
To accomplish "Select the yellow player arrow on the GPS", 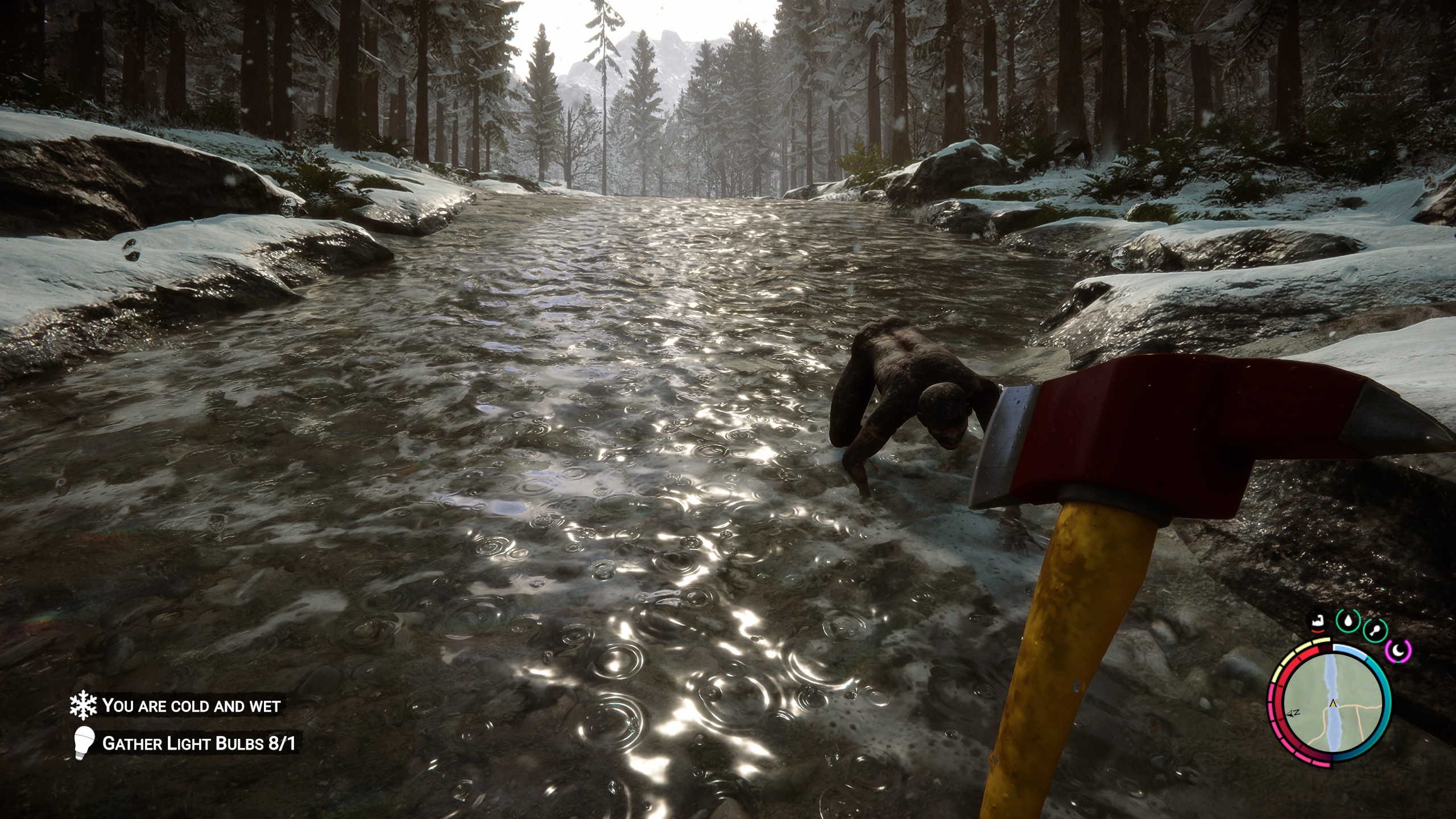I will (x=1333, y=704).
